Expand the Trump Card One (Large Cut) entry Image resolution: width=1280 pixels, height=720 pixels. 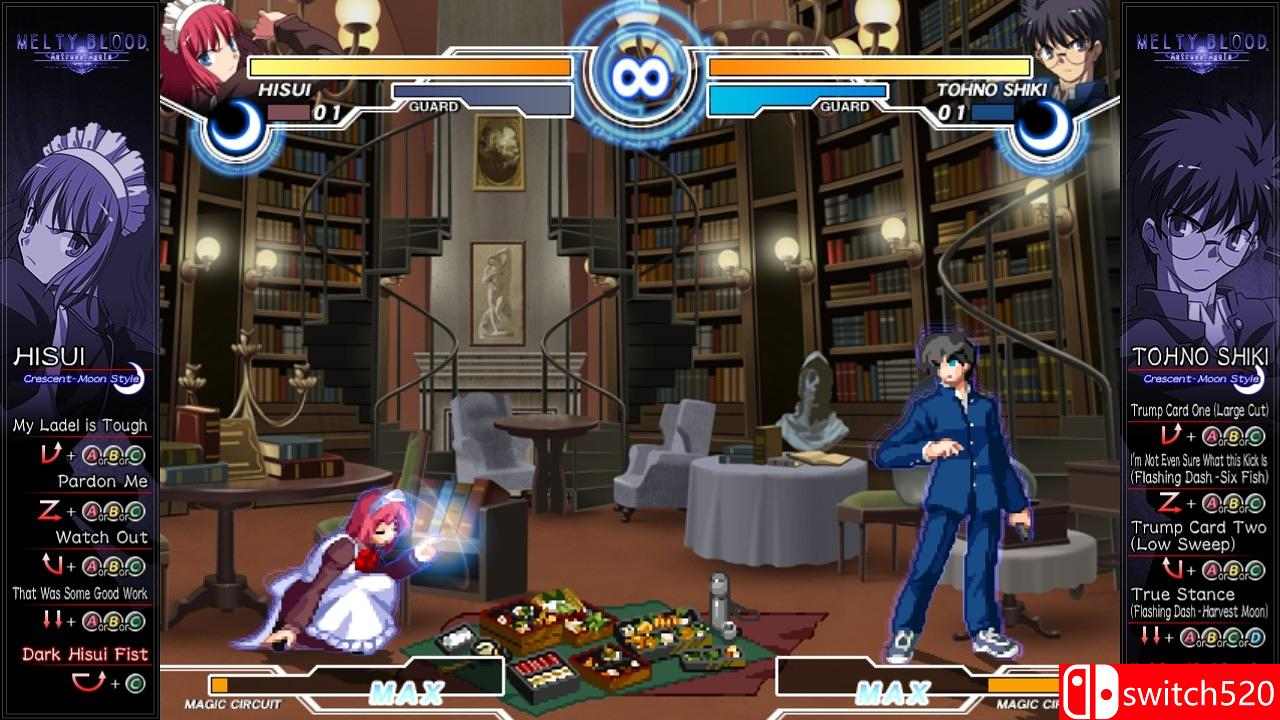[1200, 410]
